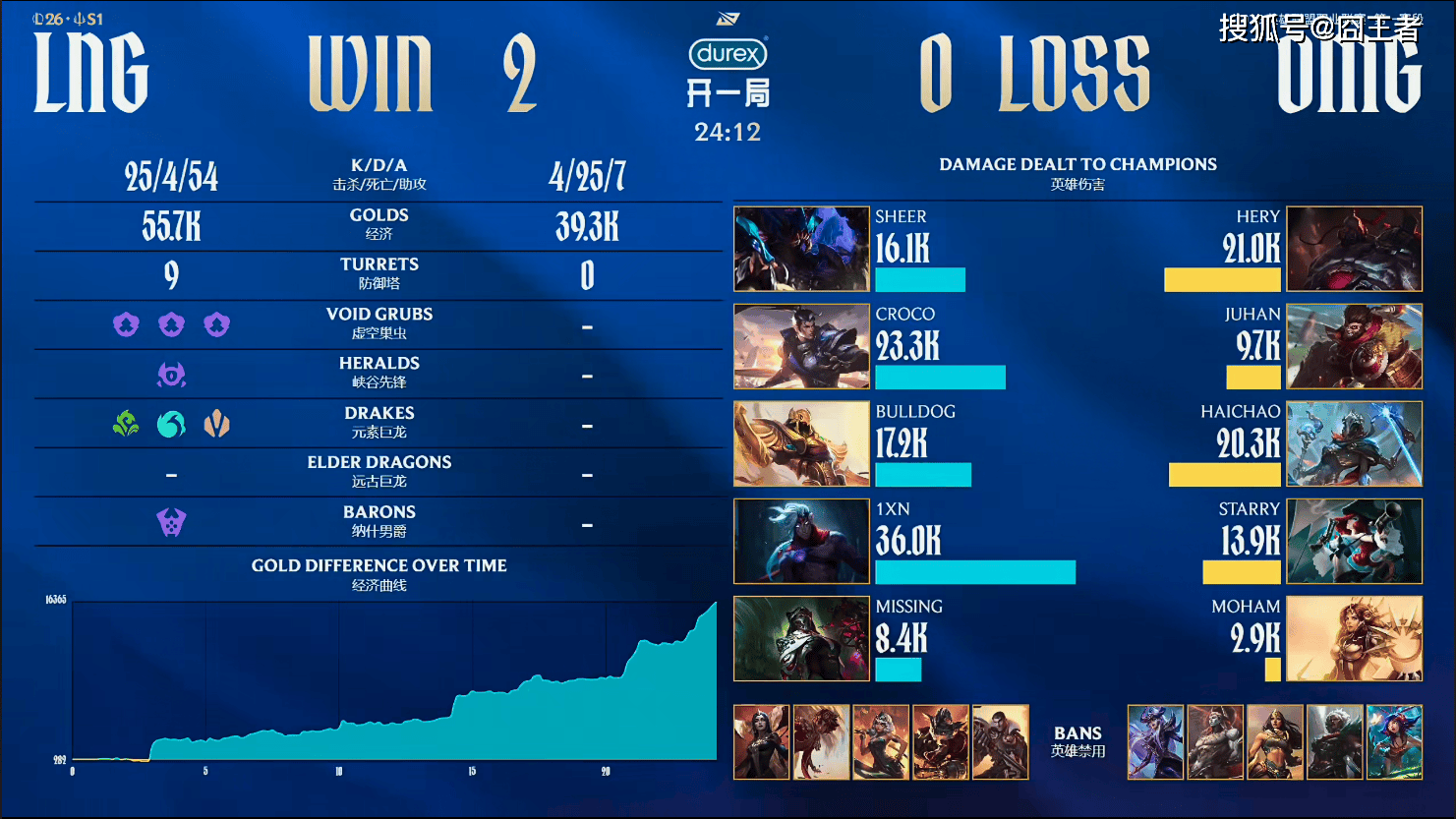Image resolution: width=1456 pixels, height=819 pixels.
Task: Select HERY's champion portrait
Action: coord(1354,249)
